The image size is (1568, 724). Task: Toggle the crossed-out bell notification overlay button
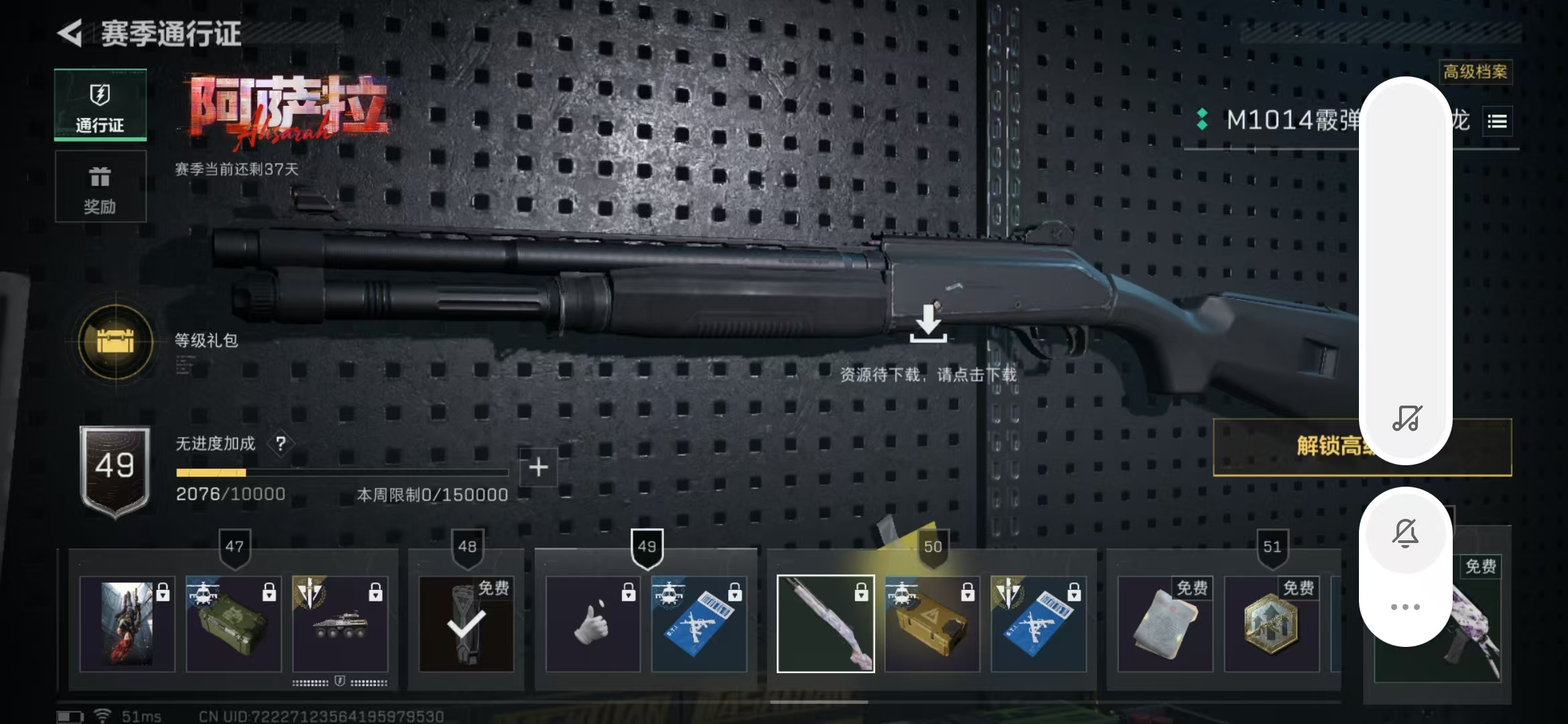(x=1406, y=534)
